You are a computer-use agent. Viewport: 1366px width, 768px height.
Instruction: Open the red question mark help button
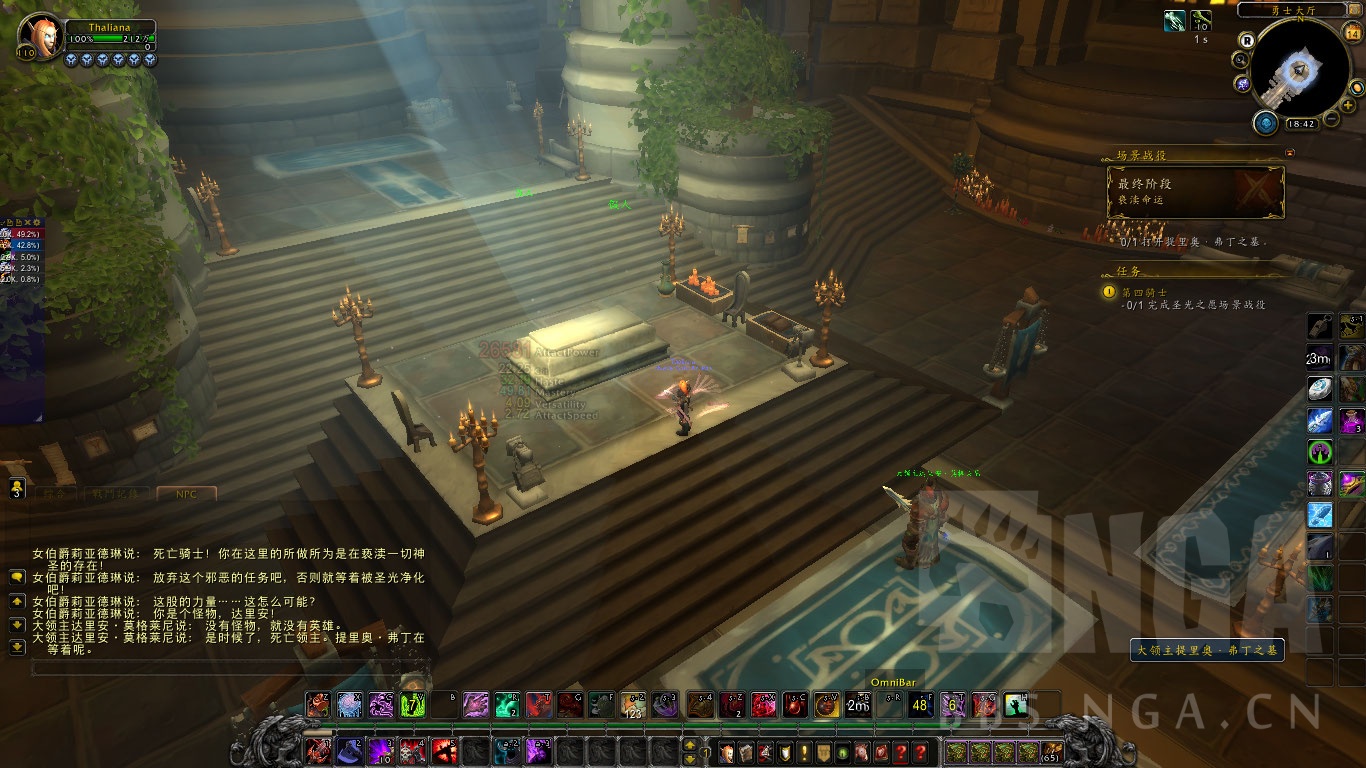click(x=900, y=752)
